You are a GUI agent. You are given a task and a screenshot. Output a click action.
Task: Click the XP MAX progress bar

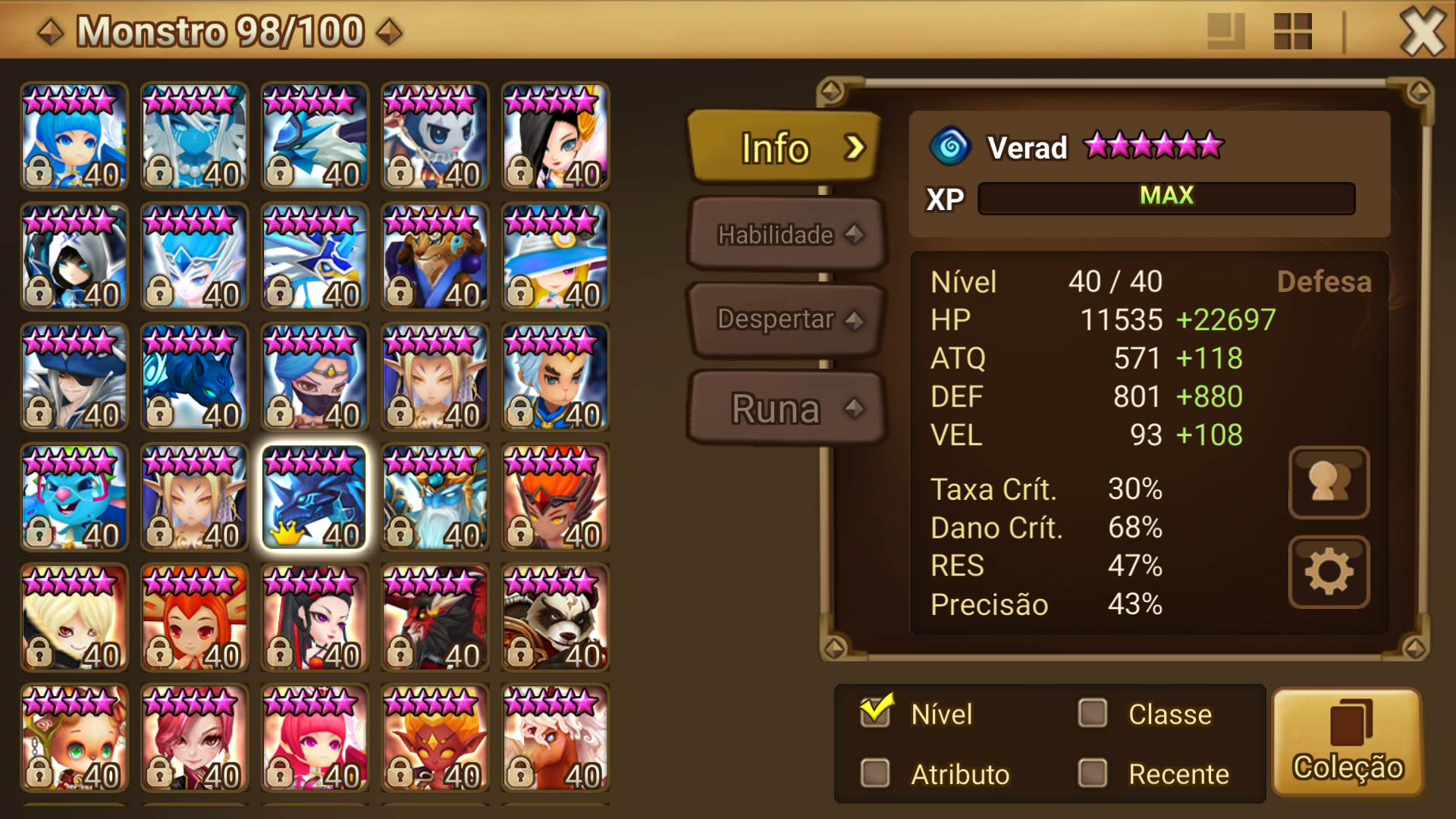coord(1166,199)
